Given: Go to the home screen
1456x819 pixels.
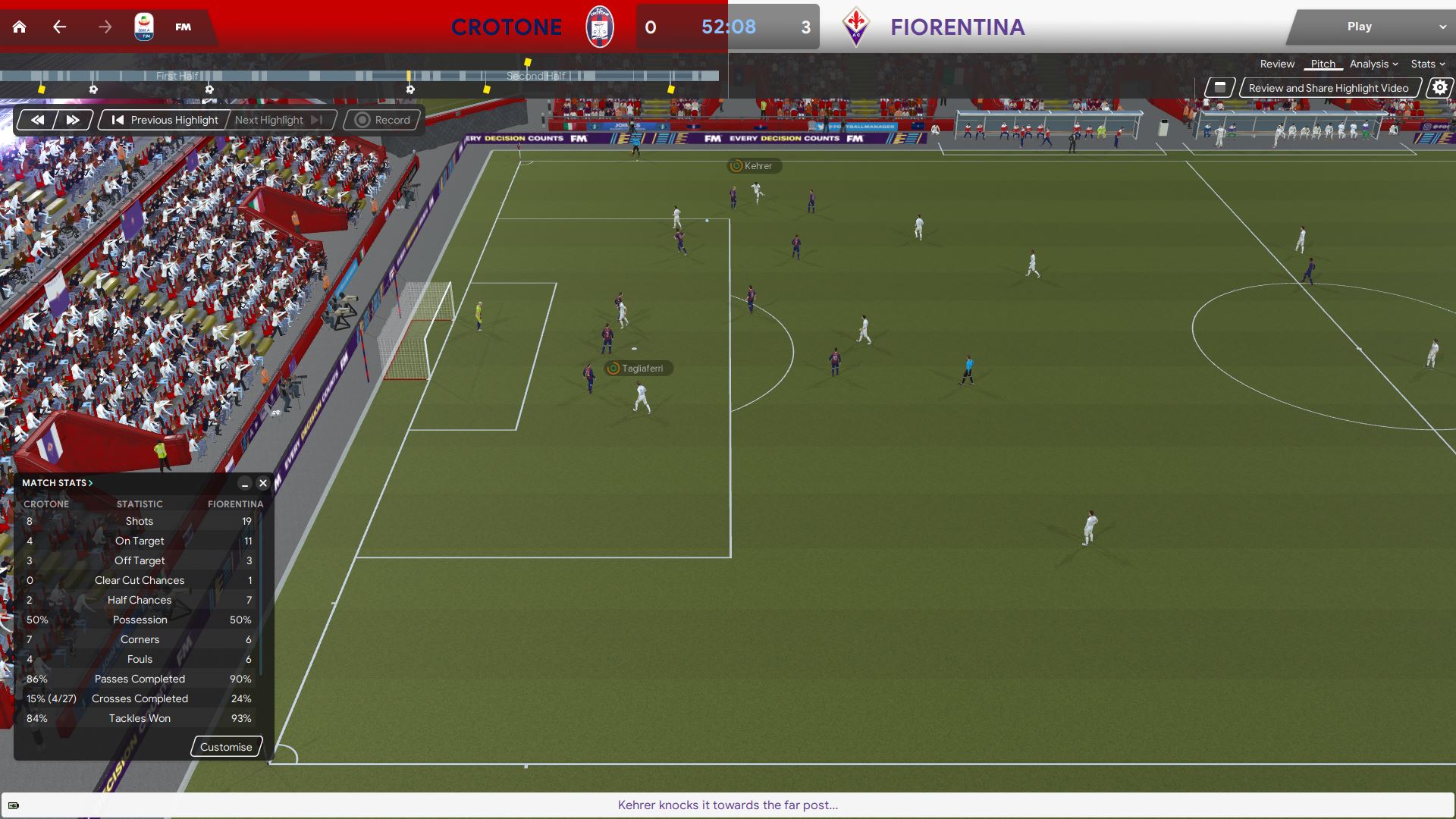Looking at the screenshot, I should coord(20,27).
